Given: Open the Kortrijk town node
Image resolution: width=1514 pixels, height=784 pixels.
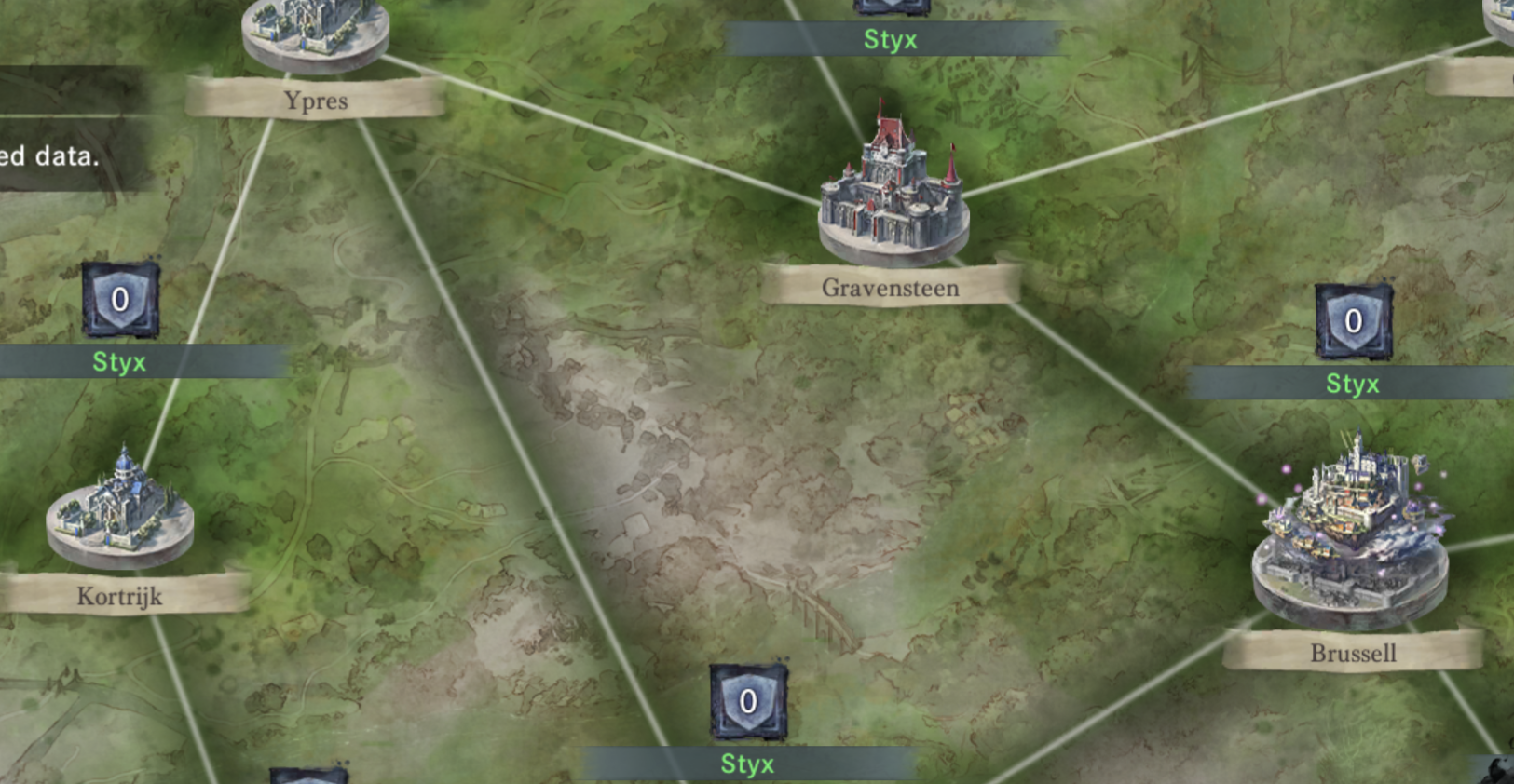Looking at the screenshot, I should click(120, 510).
